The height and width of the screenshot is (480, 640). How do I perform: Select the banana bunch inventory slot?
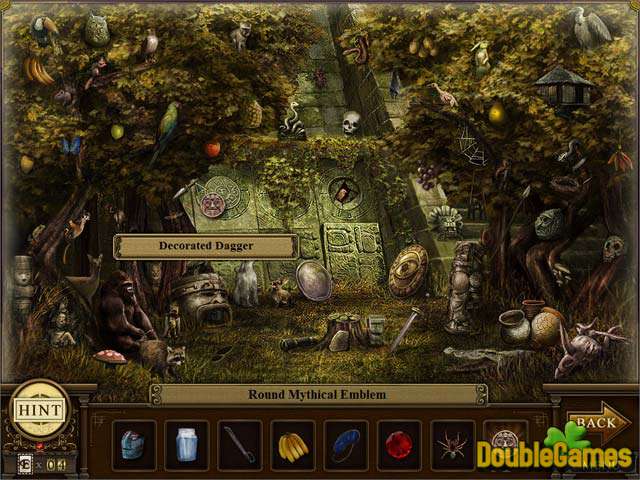click(x=292, y=444)
